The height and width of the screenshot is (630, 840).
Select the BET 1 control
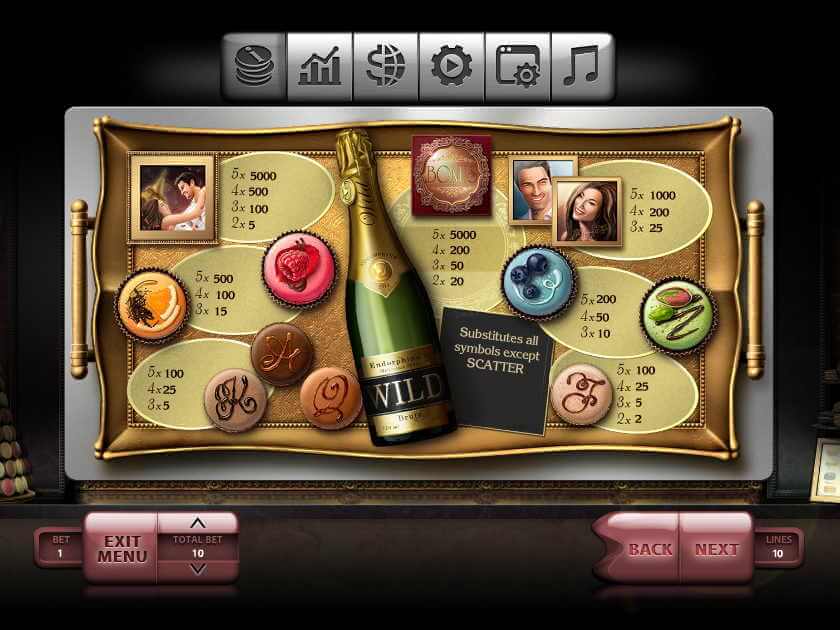coord(60,547)
